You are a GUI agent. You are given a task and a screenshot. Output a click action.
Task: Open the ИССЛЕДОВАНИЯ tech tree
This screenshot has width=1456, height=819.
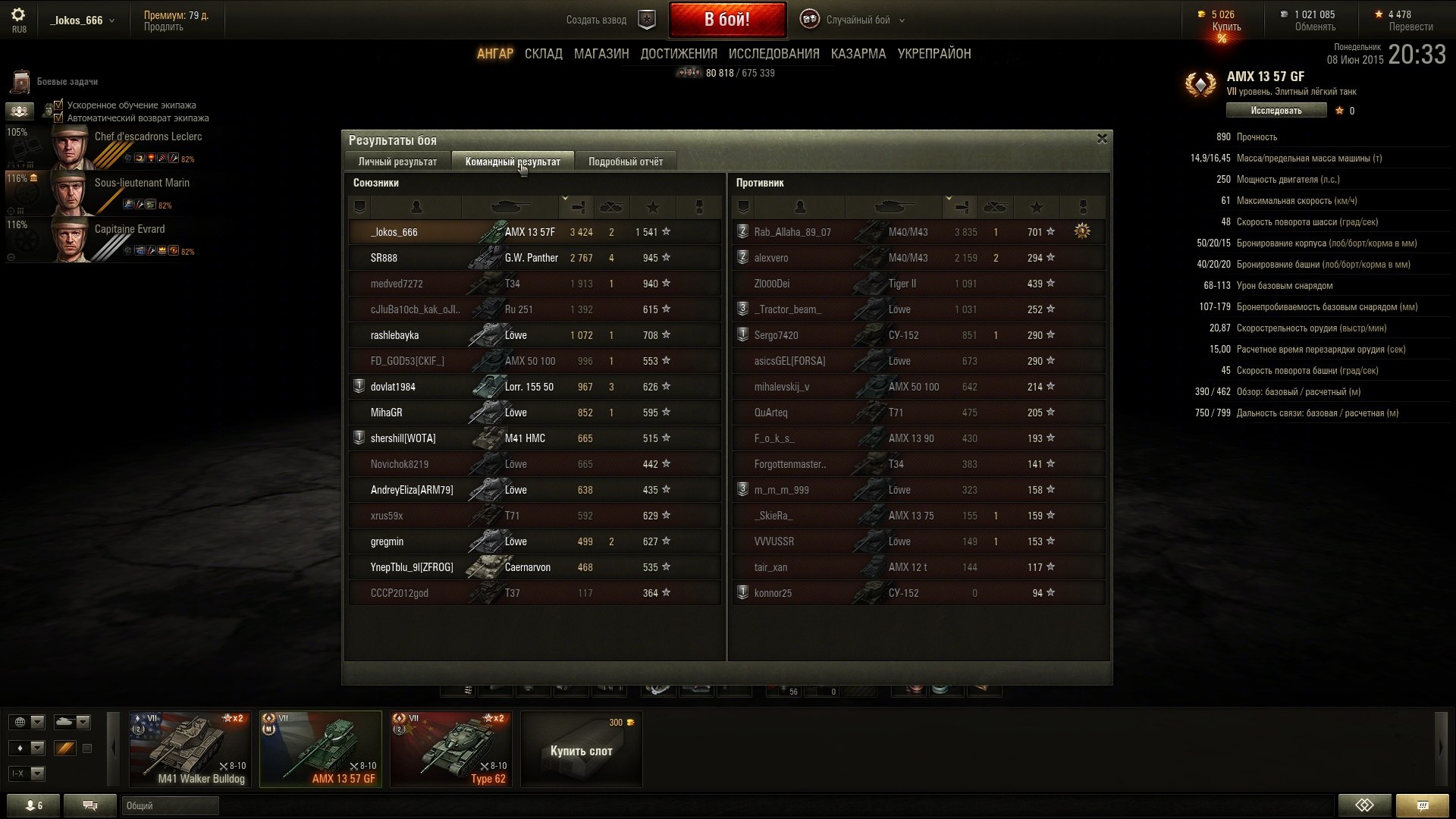[773, 54]
